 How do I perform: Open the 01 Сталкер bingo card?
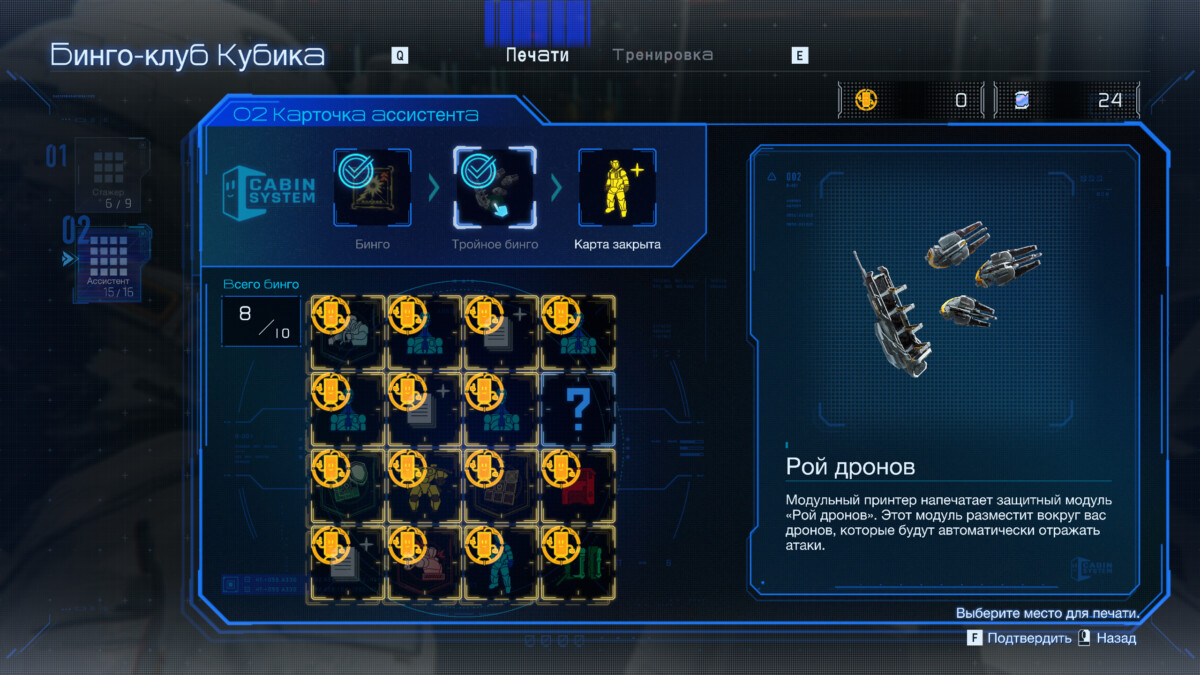coord(108,175)
